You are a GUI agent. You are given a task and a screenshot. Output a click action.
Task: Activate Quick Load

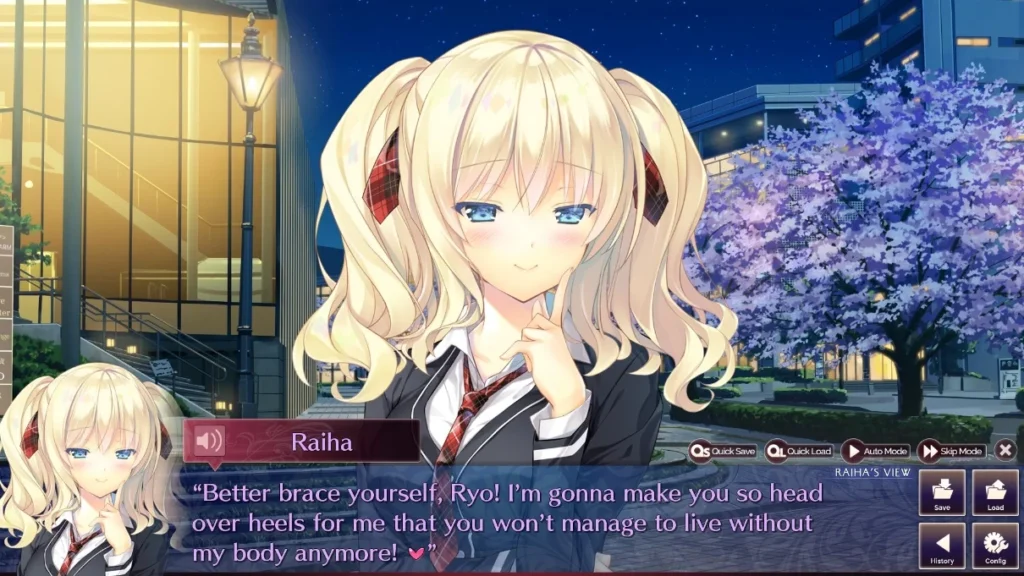point(799,451)
